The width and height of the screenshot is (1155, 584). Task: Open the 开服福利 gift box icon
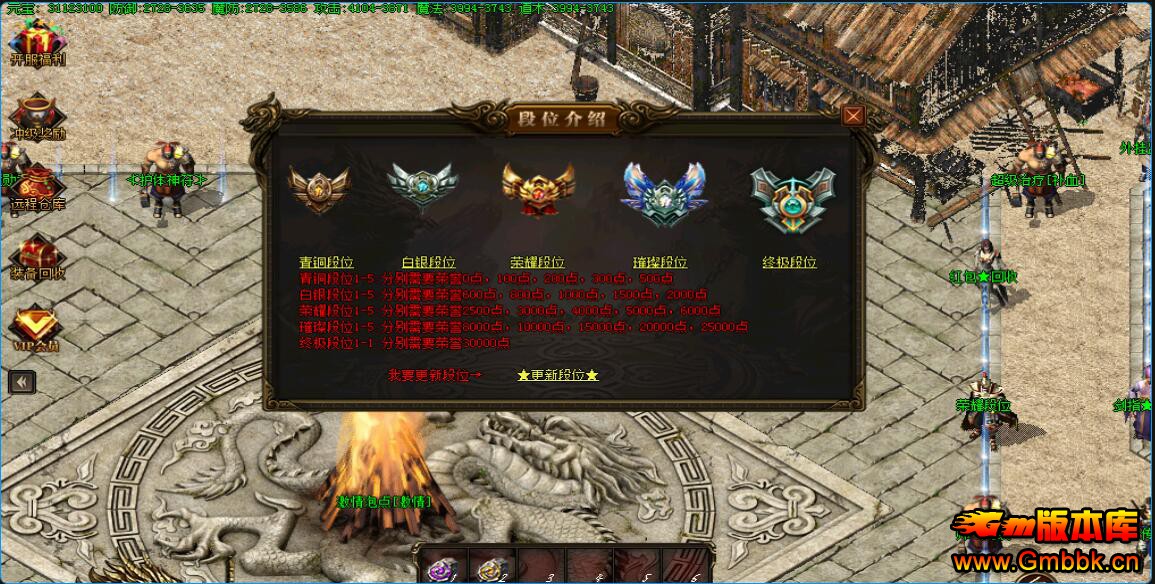[x=37, y=42]
